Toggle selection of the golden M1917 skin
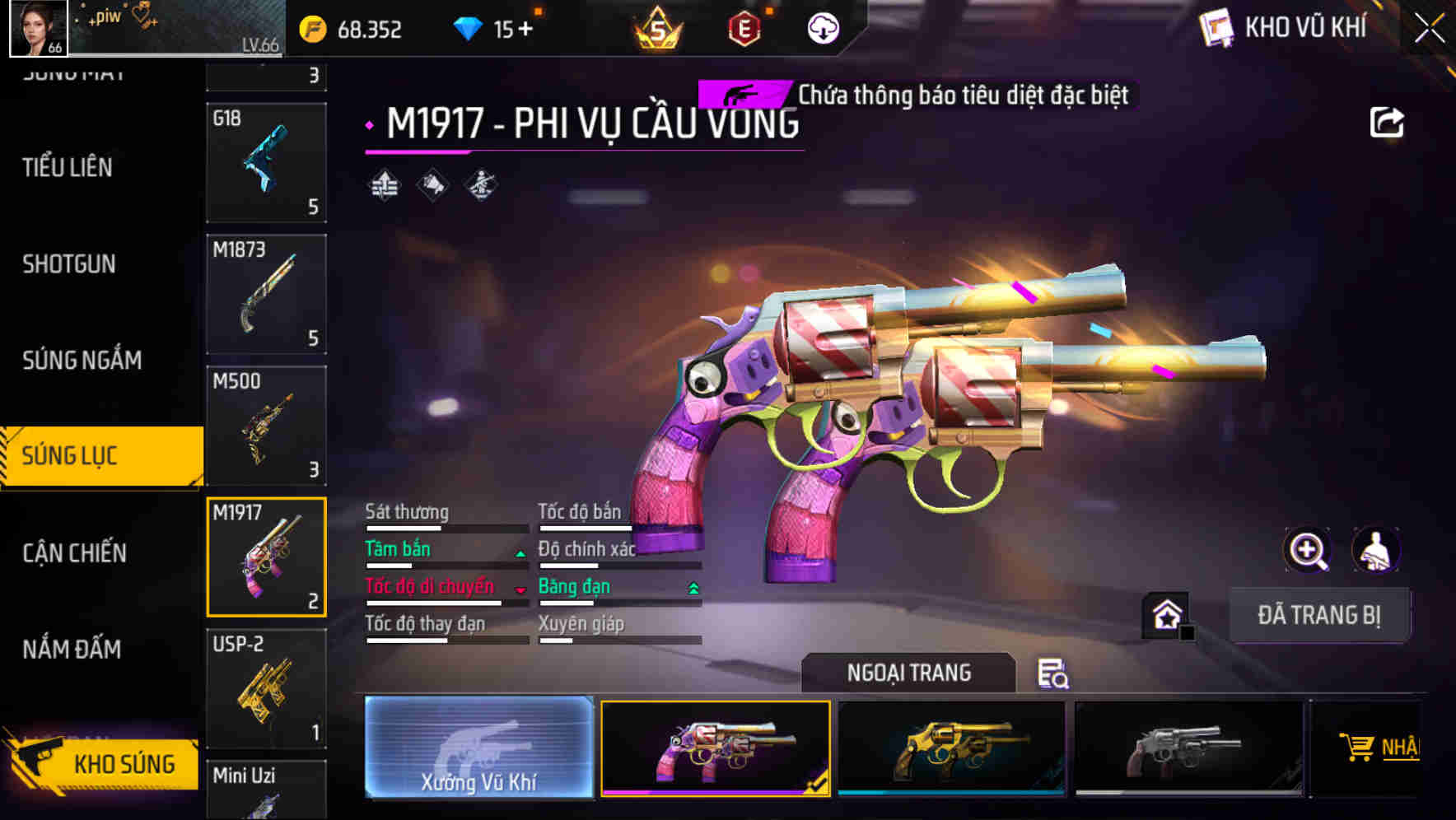1456x820 pixels. pos(951,745)
